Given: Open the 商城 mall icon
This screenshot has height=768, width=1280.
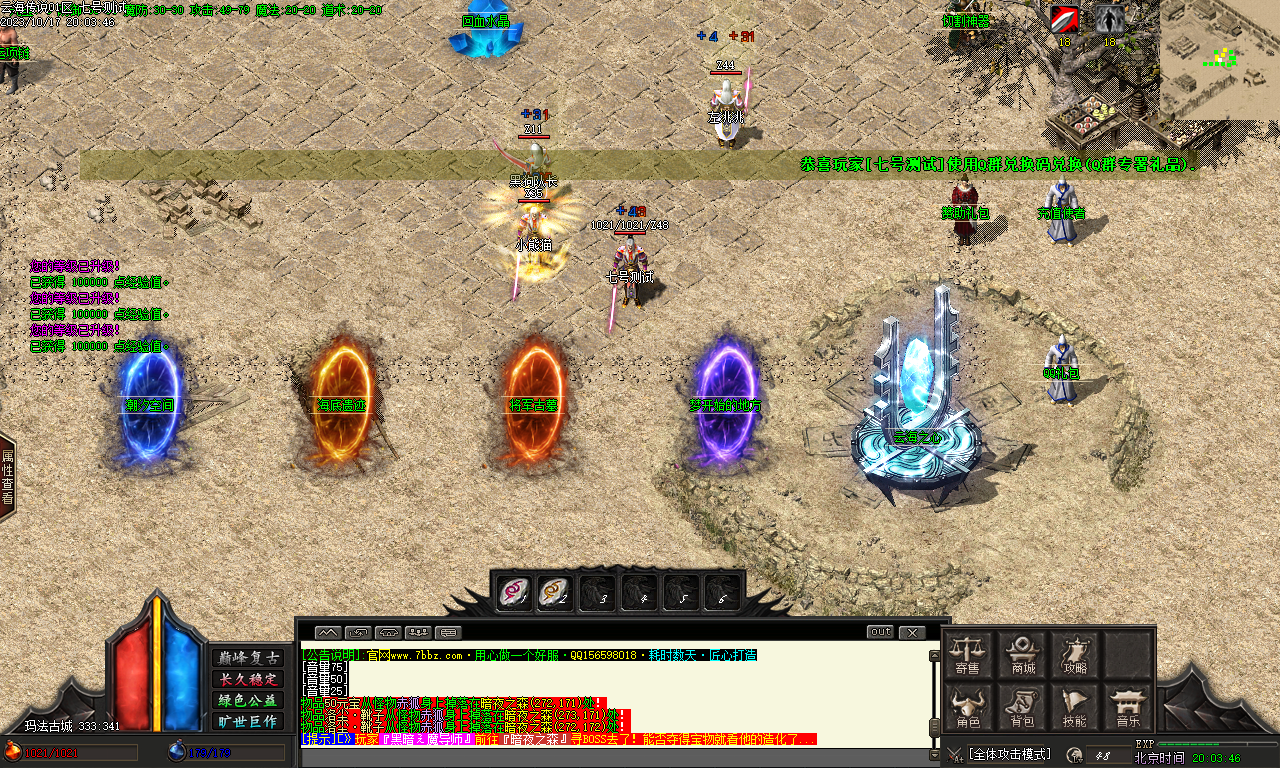Looking at the screenshot, I should point(1020,650).
